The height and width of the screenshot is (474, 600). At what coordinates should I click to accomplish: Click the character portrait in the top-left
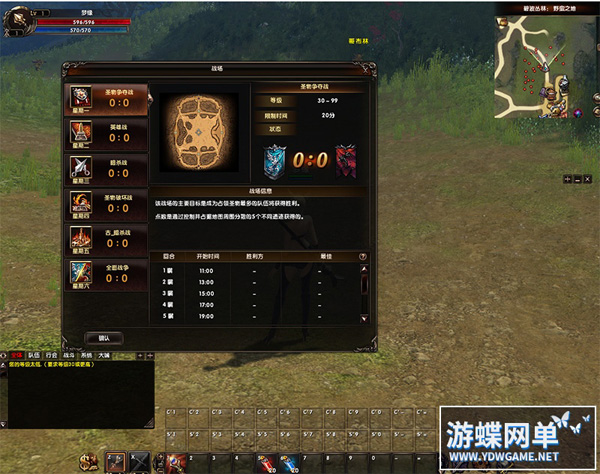(x=17, y=20)
